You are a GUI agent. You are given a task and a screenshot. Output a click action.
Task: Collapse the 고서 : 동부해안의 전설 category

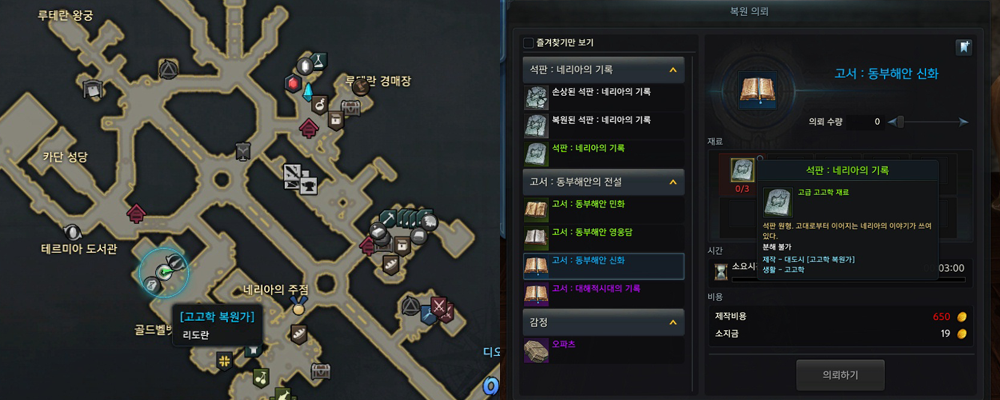tap(672, 182)
